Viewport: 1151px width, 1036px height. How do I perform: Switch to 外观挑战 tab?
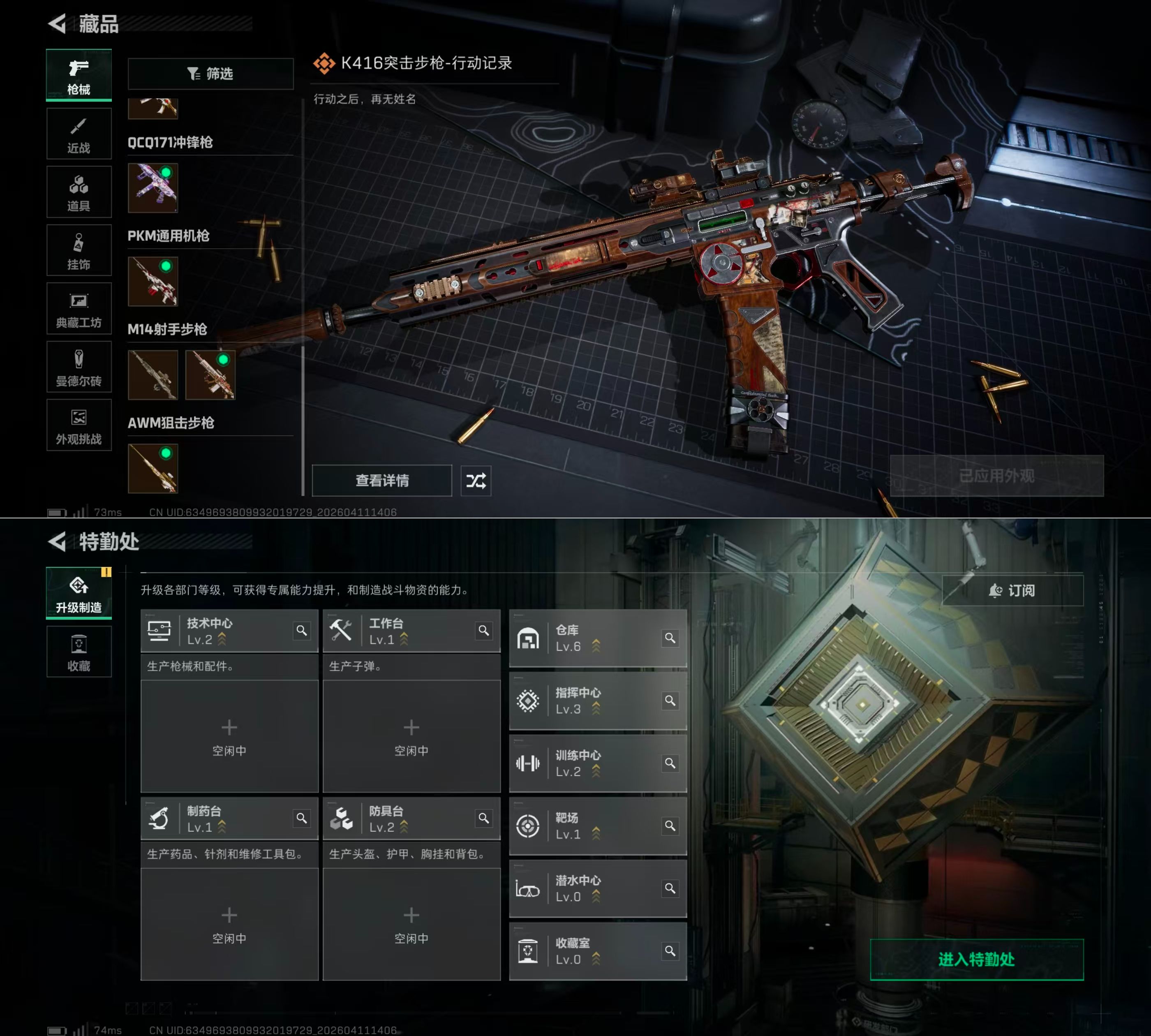point(79,426)
